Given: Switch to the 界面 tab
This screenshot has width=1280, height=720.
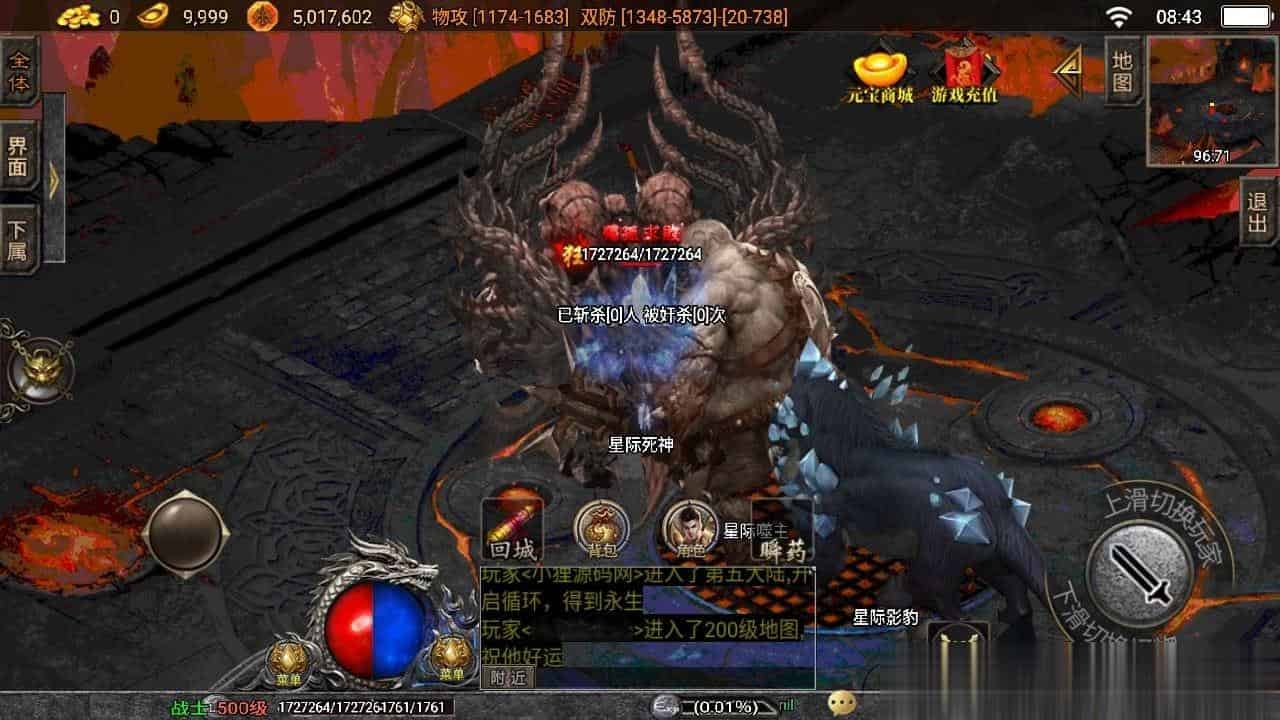Looking at the screenshot, I should [19, 156].
